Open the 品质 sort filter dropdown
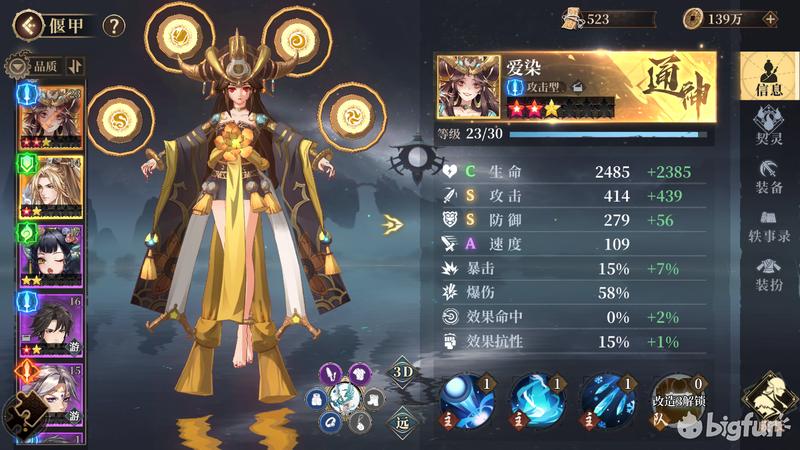 pyautogui.click(x=36, y=66)
